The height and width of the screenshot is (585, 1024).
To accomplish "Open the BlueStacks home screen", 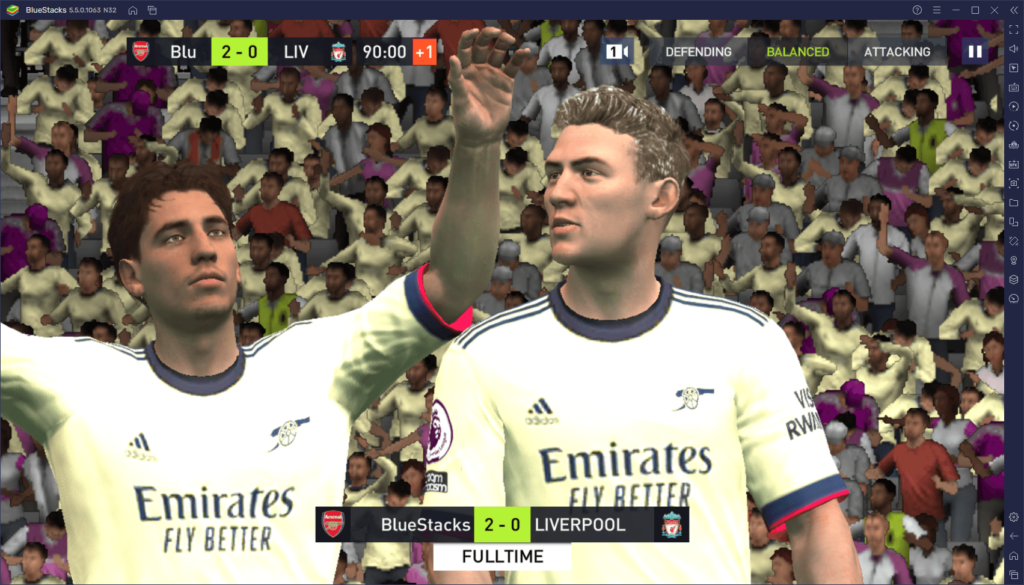I will pos(131,9).
